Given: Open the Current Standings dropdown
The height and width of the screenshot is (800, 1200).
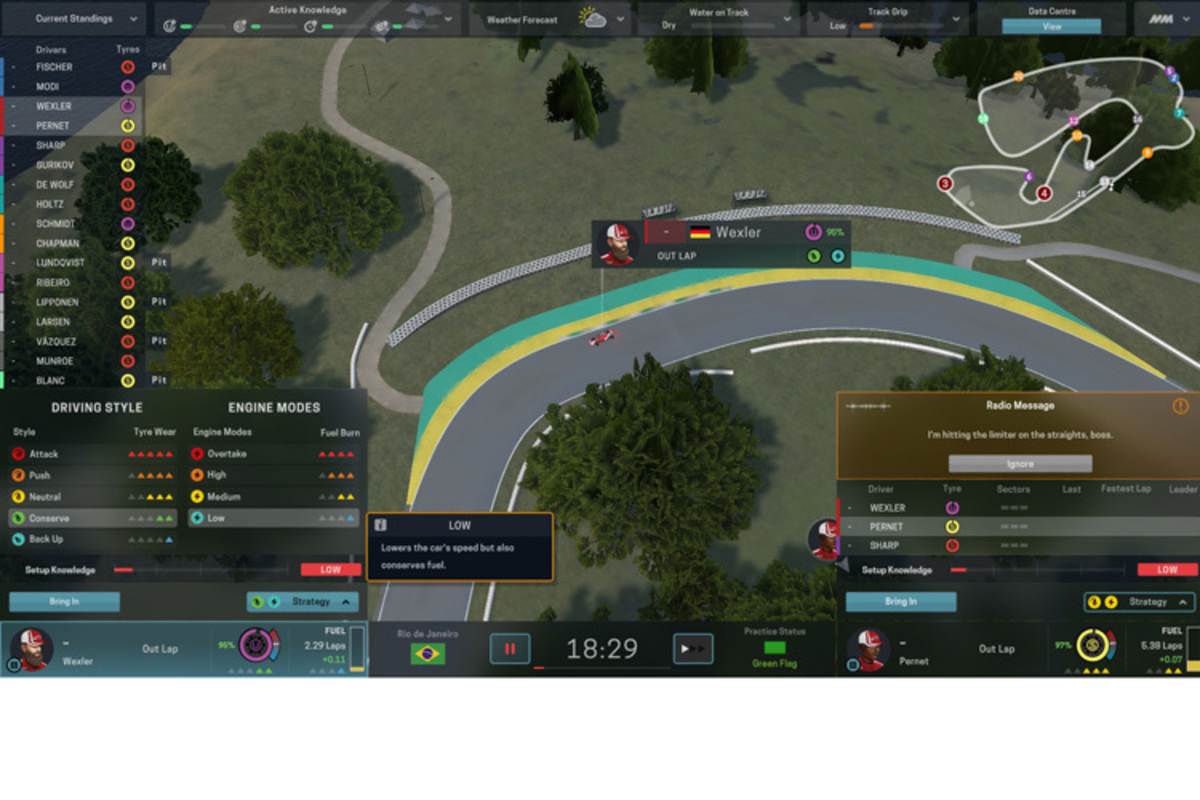Looking at the screenshot, I should coord(75,19).
